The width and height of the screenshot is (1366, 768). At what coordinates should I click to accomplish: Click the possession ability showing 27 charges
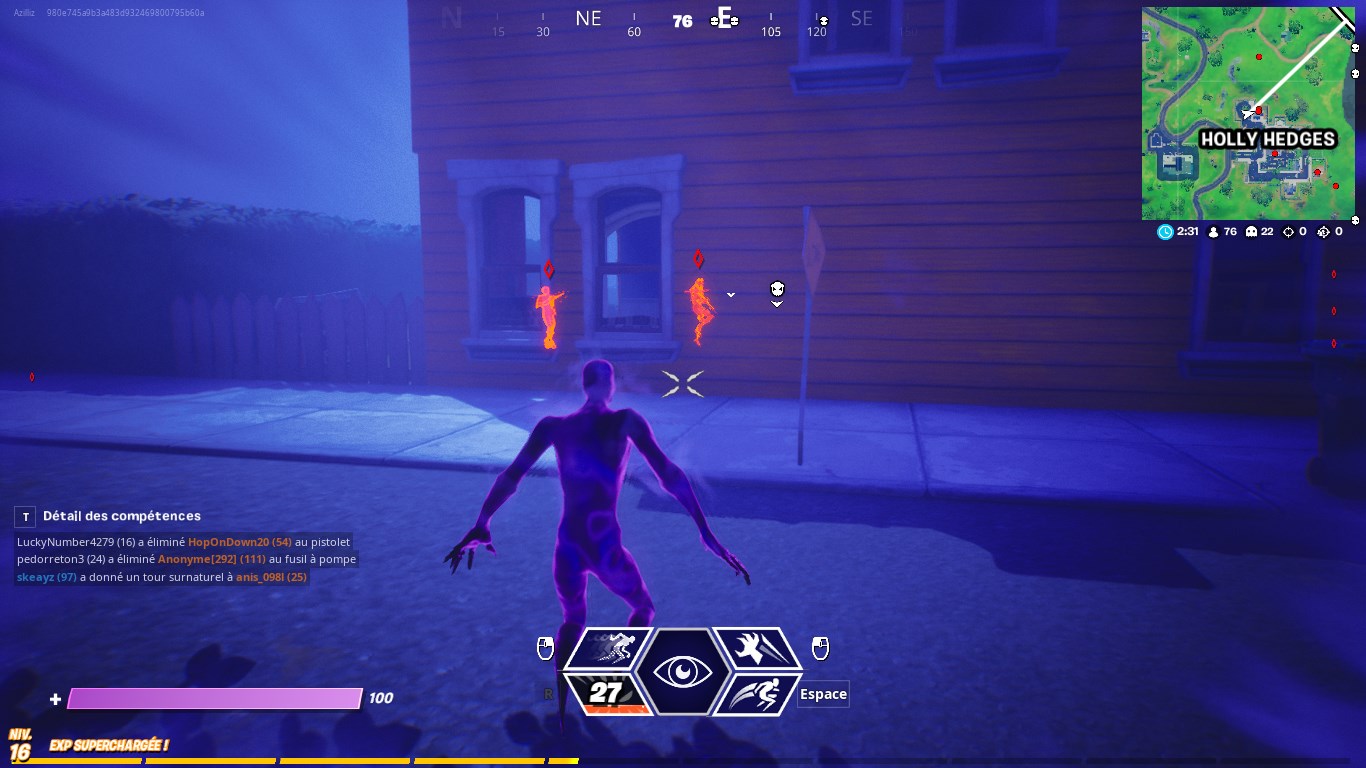[x=606, y=691]
